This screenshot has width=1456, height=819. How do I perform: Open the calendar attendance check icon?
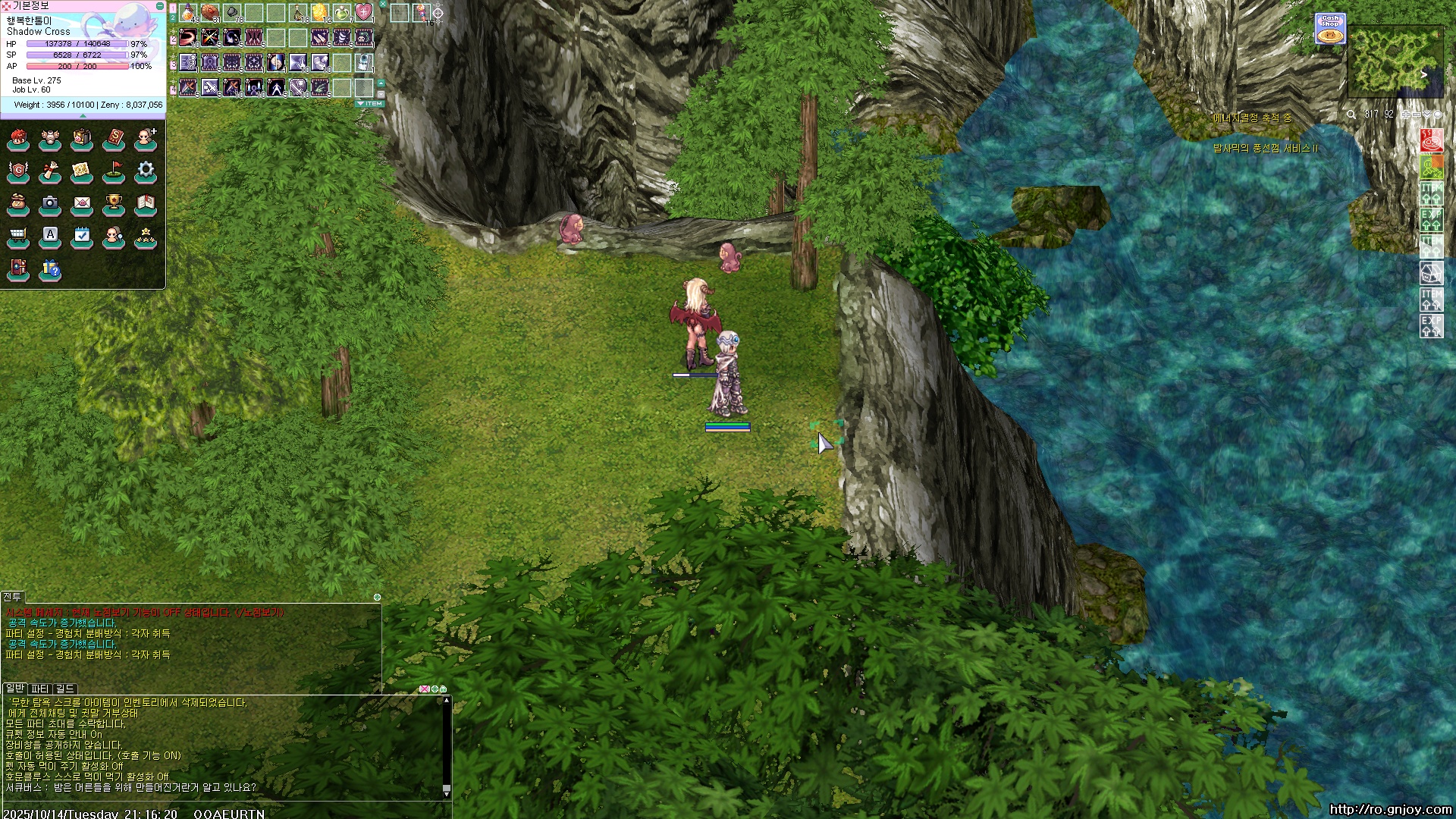click(x=82, y=237)
